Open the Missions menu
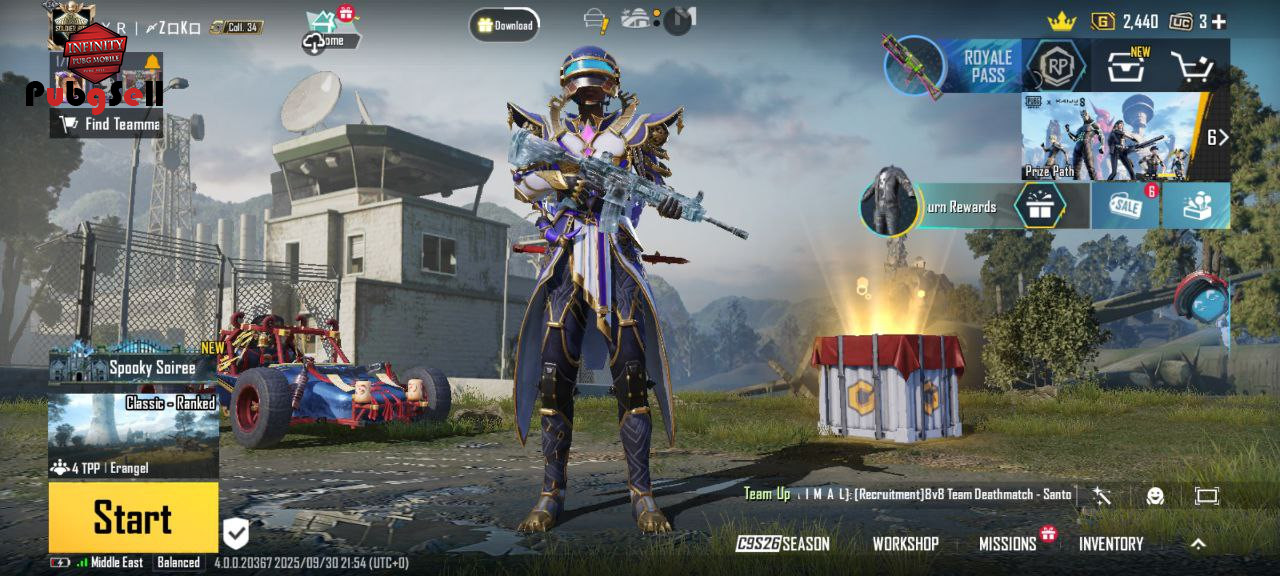Viewport: 1280px width, 576px height. click(x=1007, y=544)
